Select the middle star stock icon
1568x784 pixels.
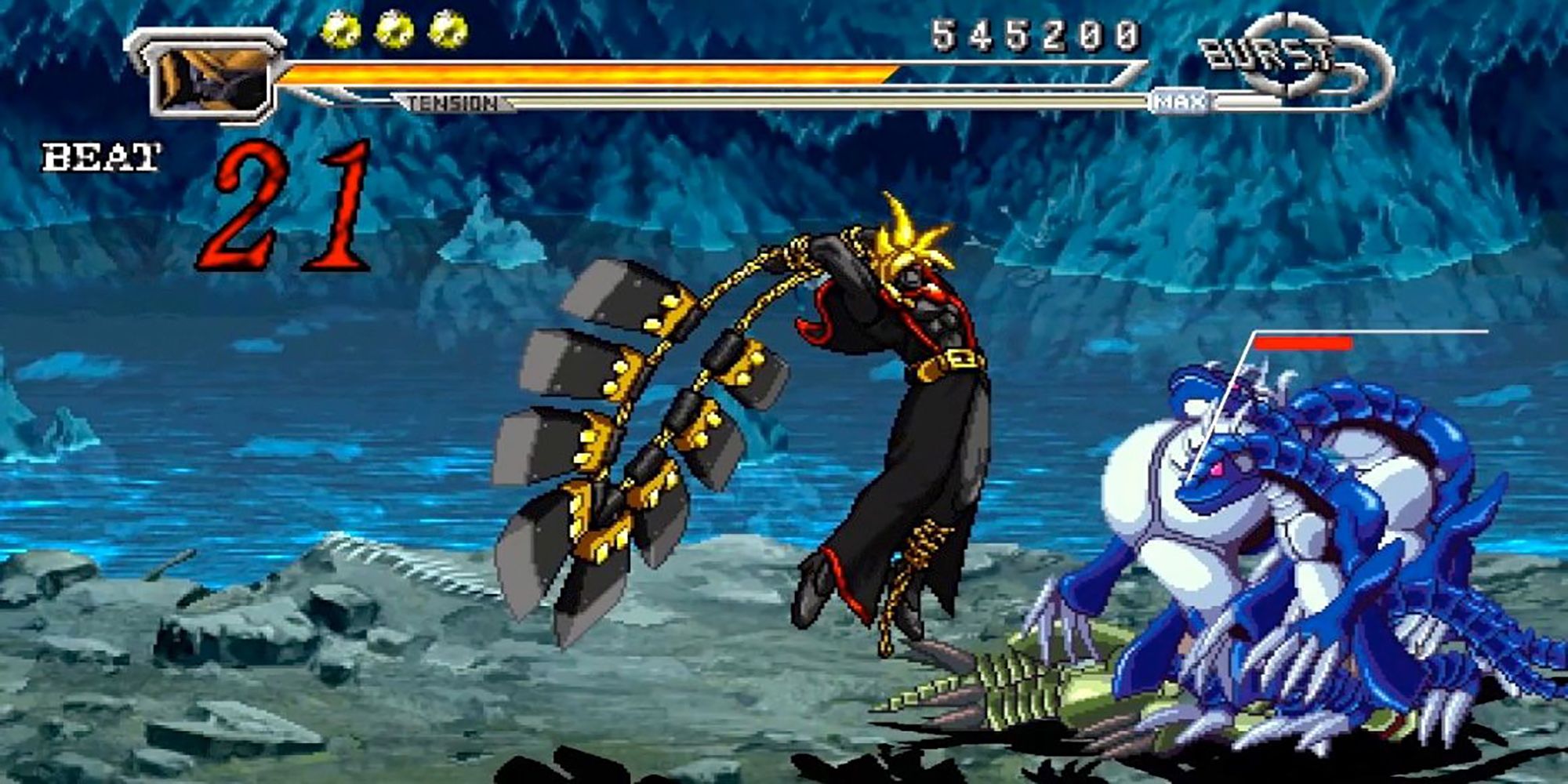coord(395,31)
